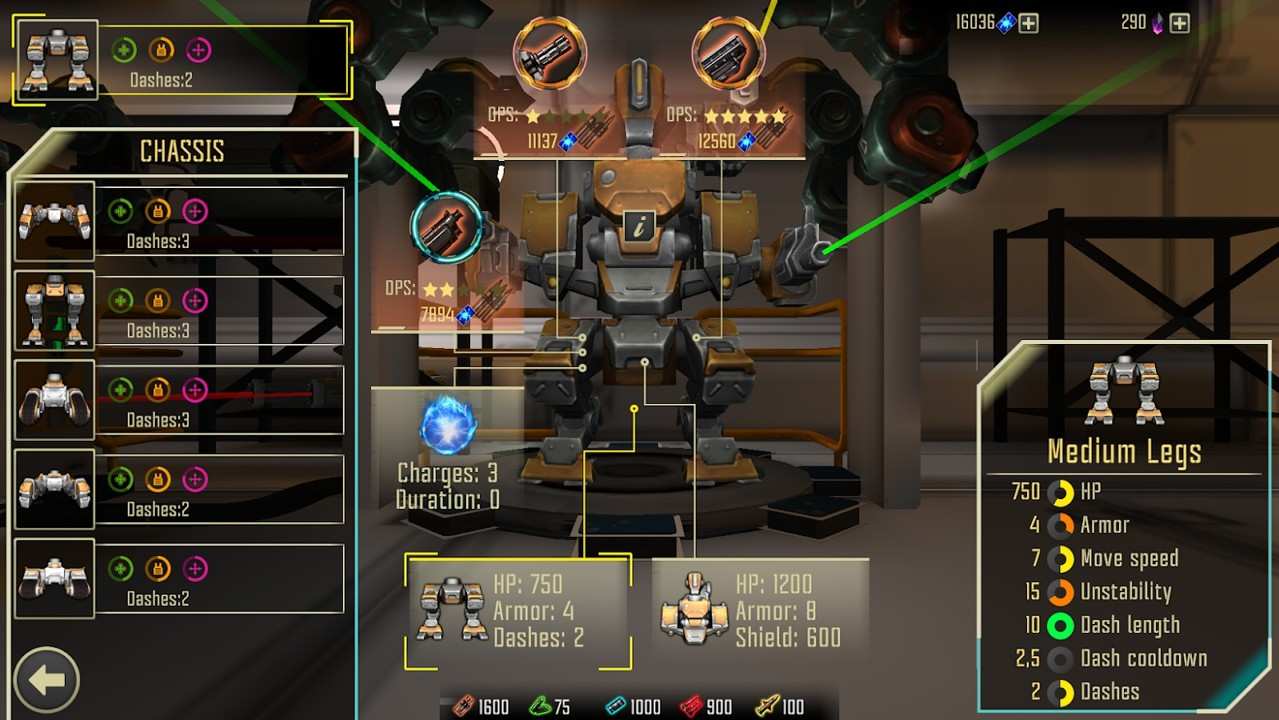Open the mech info 'i' button
Screen dimensions: 1279x720
tap(637, 227)
